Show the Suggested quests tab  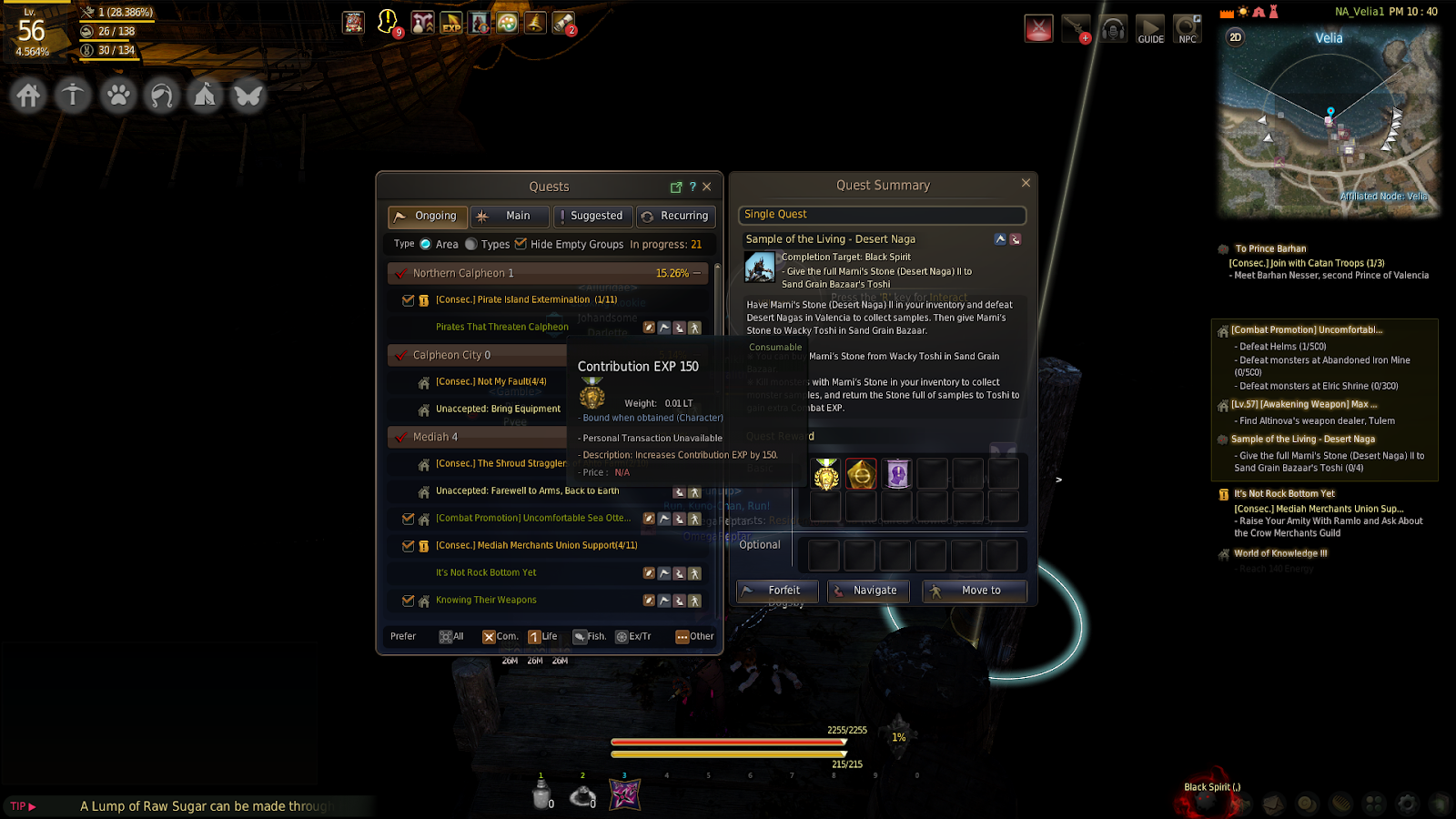[591, 217]
